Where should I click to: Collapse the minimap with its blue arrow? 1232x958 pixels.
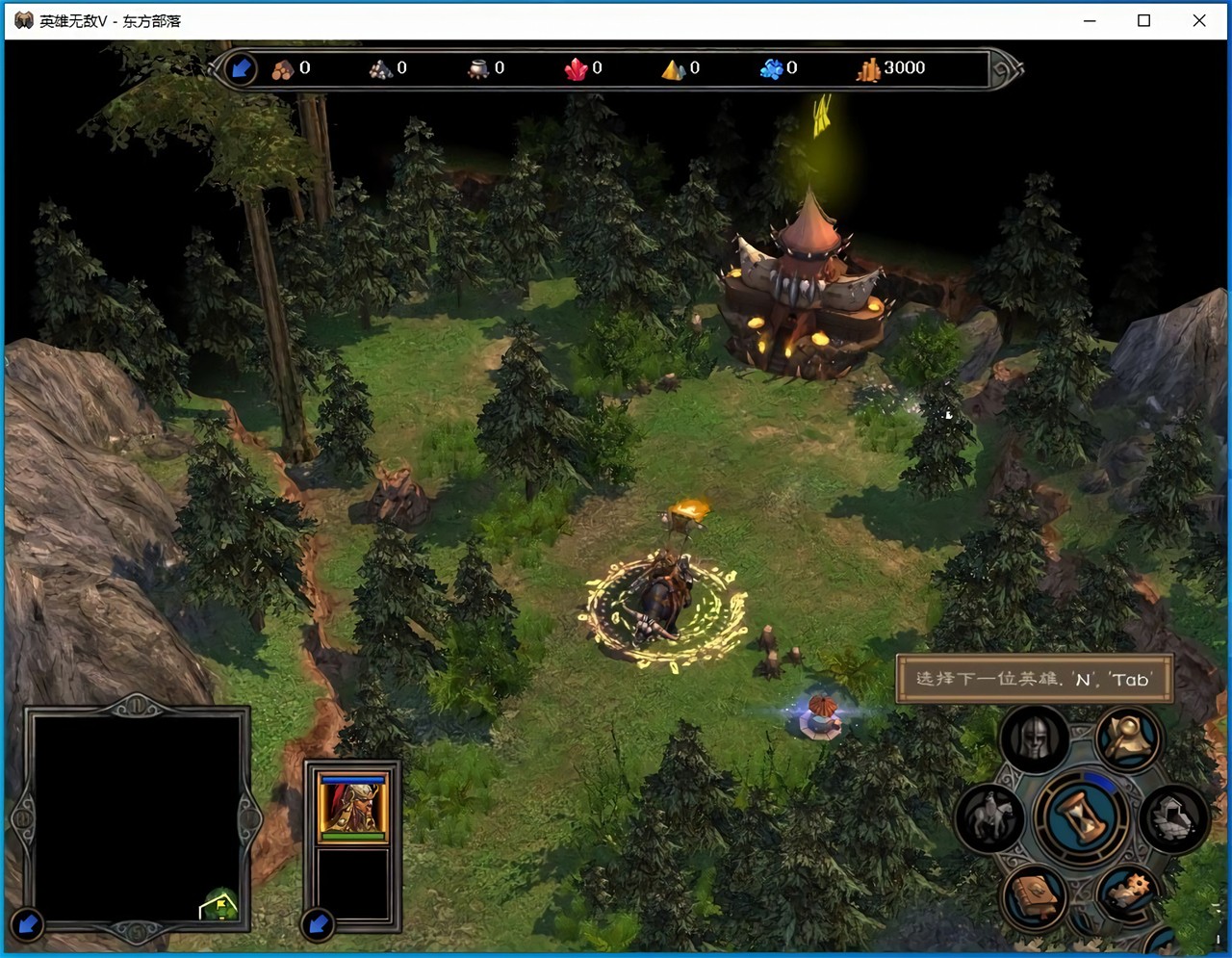click(27, 924)
